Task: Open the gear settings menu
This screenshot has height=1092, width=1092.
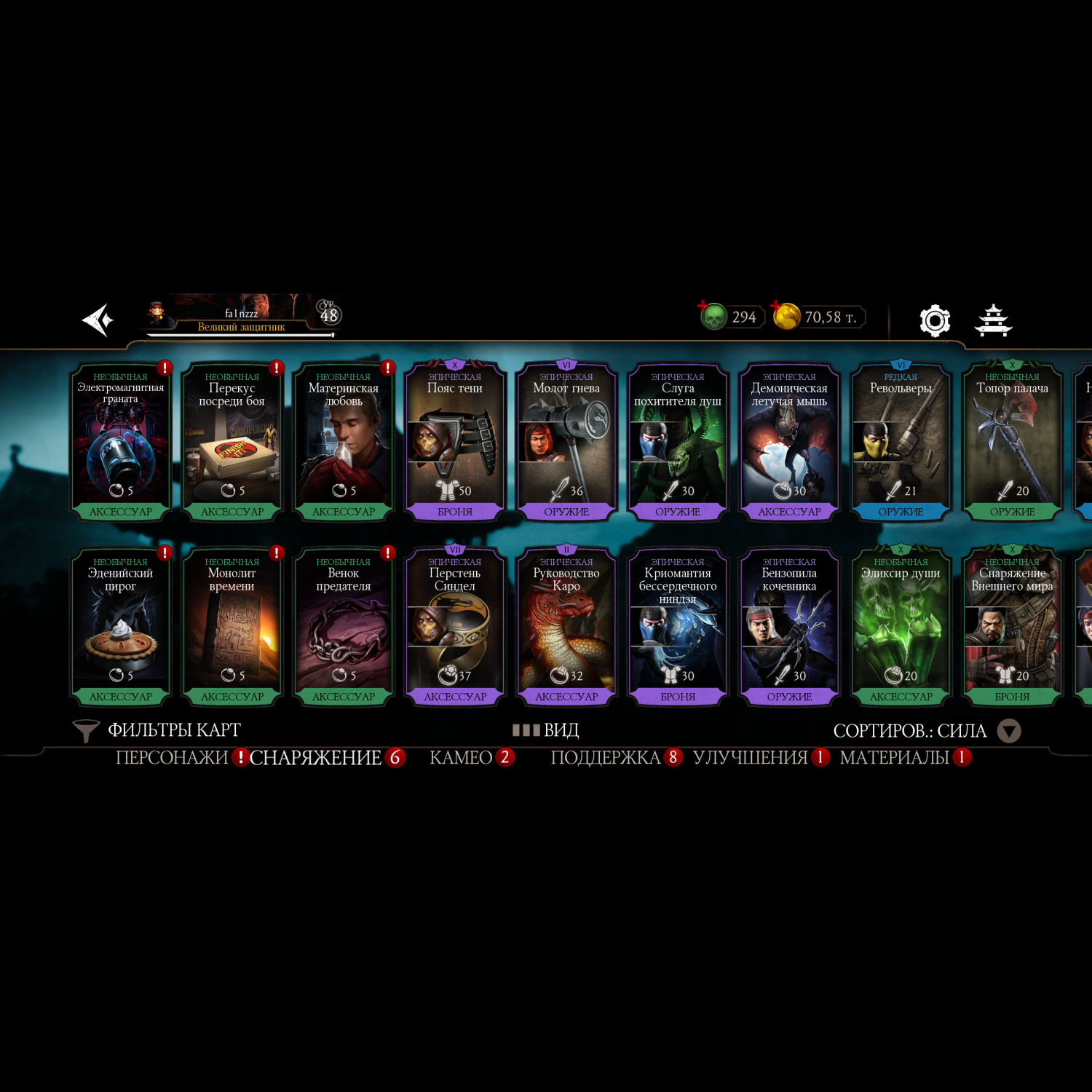Action: coord(935,320)
